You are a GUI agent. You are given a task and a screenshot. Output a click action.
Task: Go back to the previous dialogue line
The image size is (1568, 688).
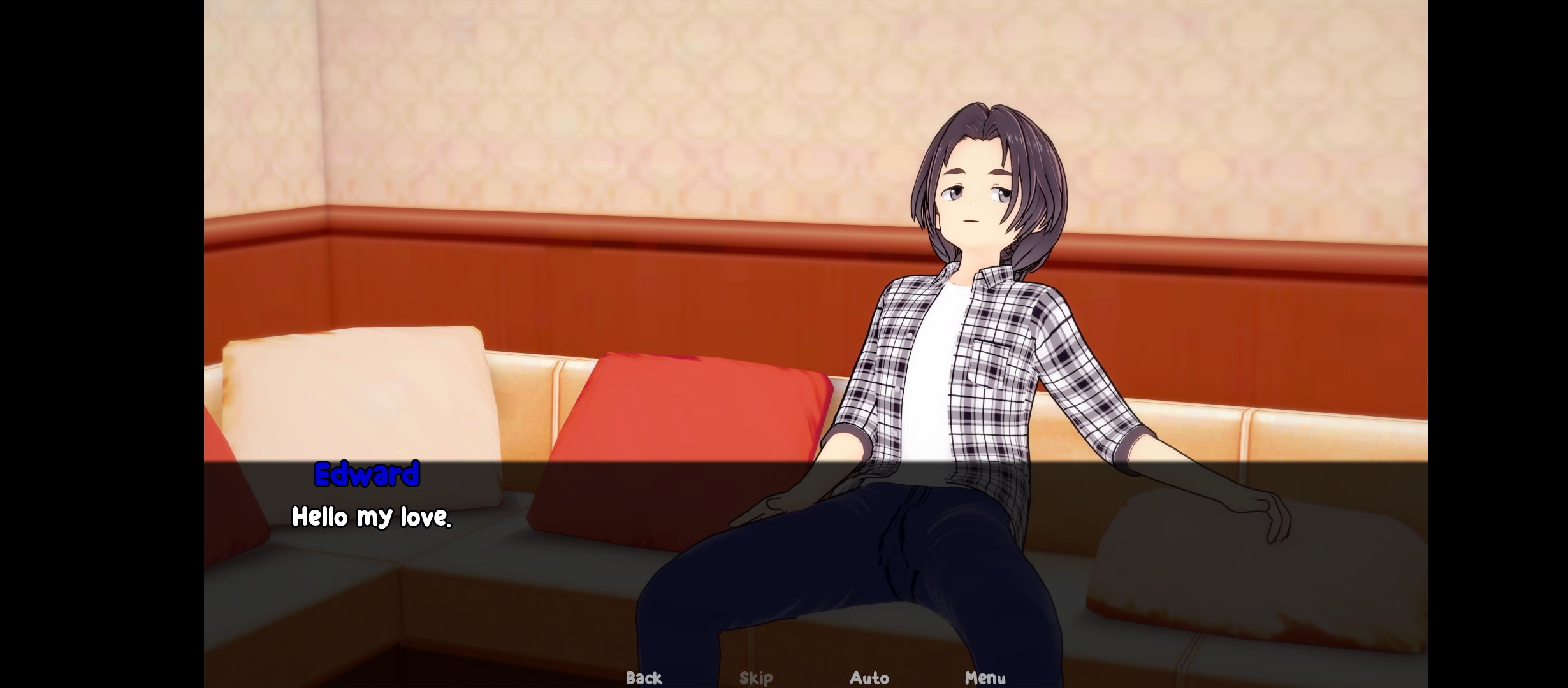coord(644,677)
